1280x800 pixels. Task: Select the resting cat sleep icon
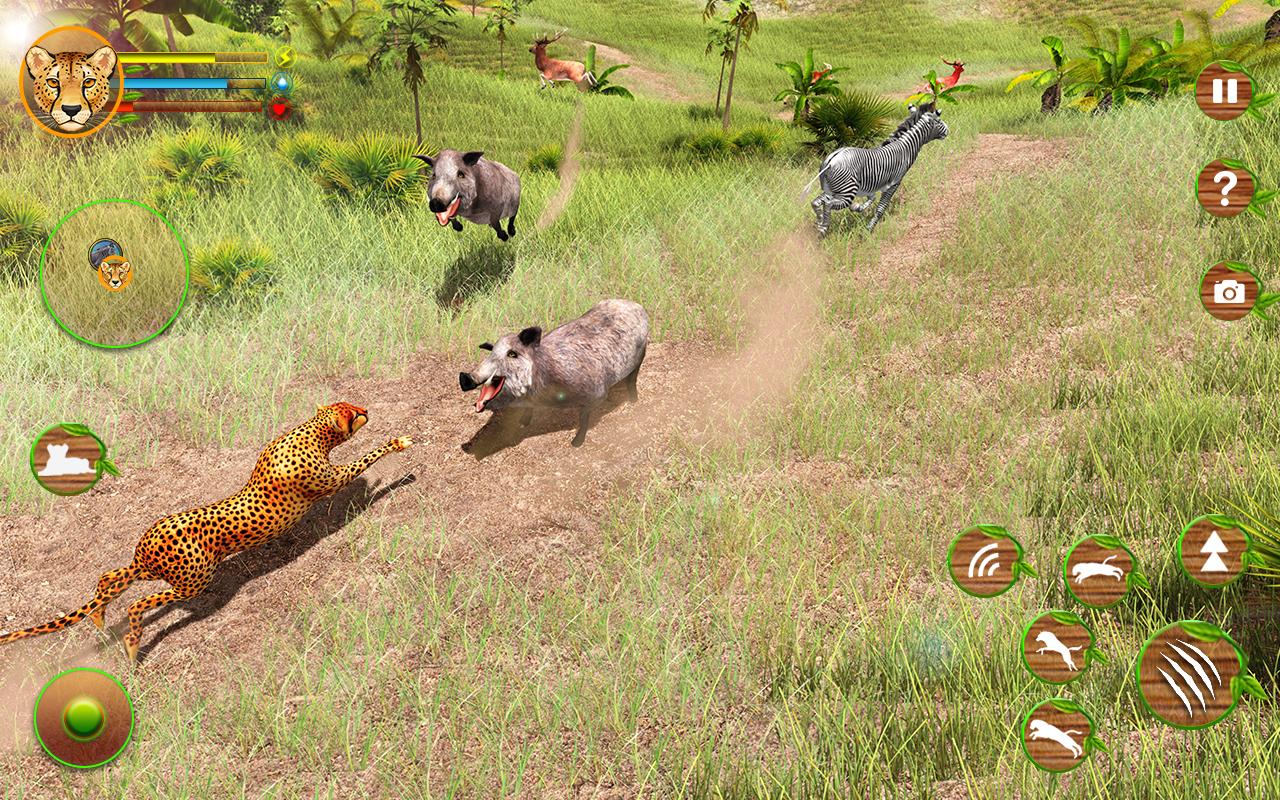click(x=66, y=458)
